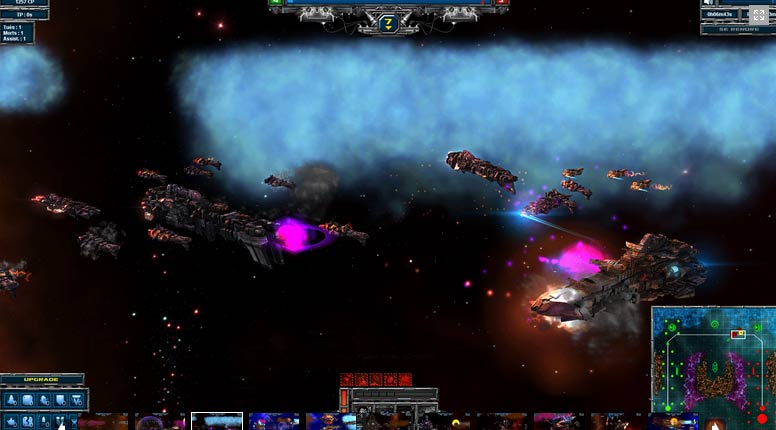Click the yellow chevron emblem at top center

(389, 22)
